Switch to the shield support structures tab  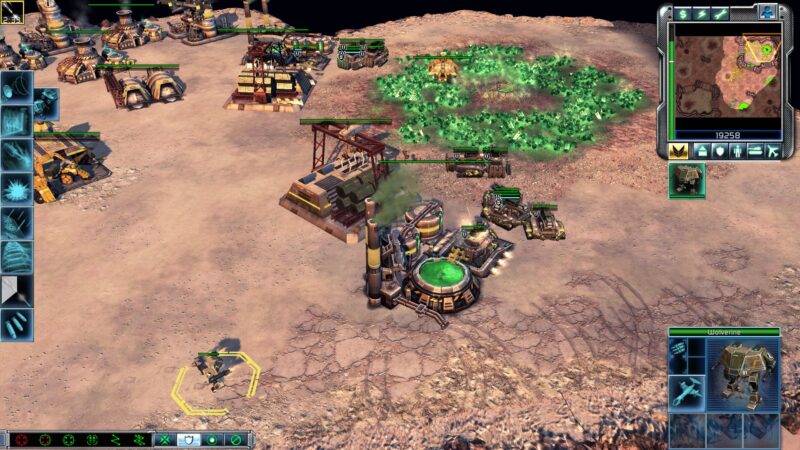click(720, 150)
